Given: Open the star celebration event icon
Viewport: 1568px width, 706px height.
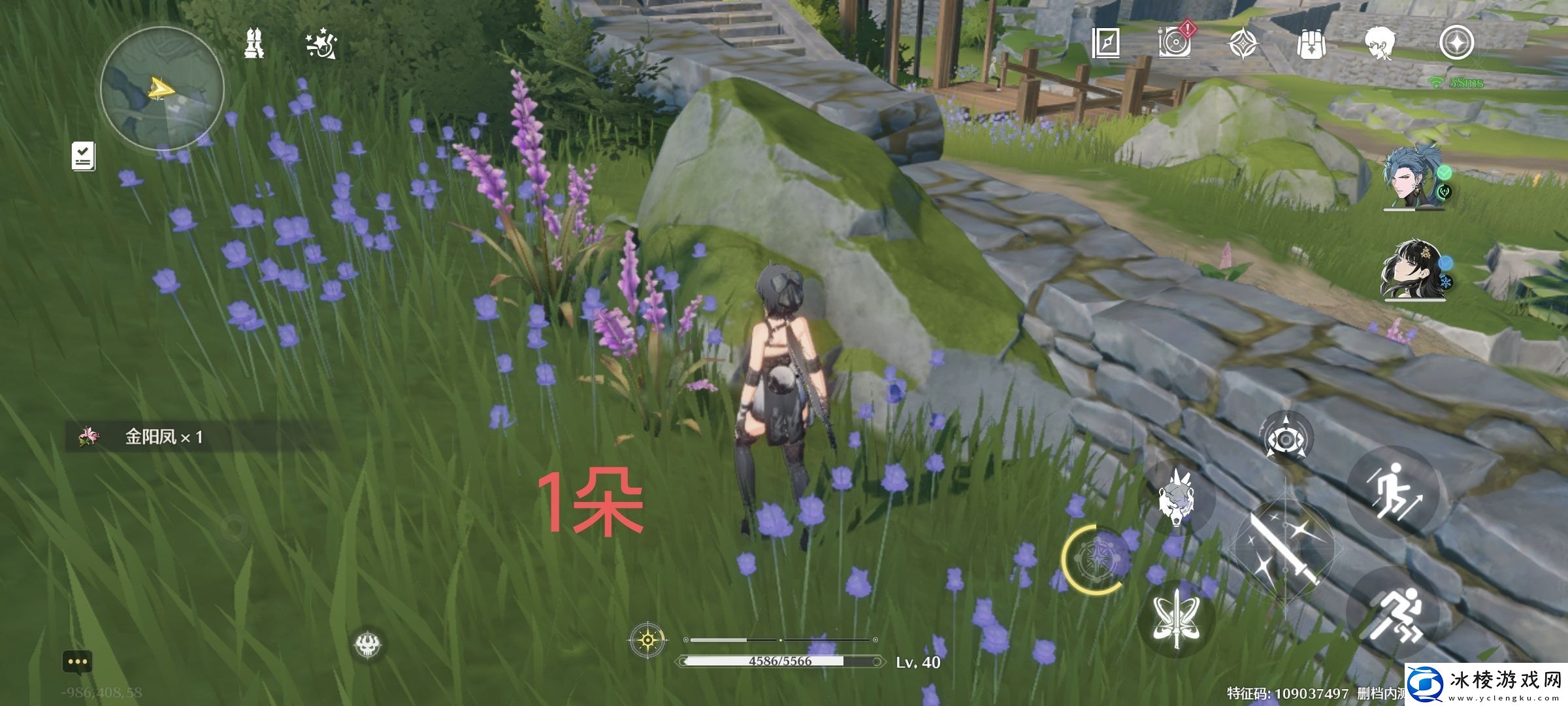Looking at the screenshot, I should [318, 42].
